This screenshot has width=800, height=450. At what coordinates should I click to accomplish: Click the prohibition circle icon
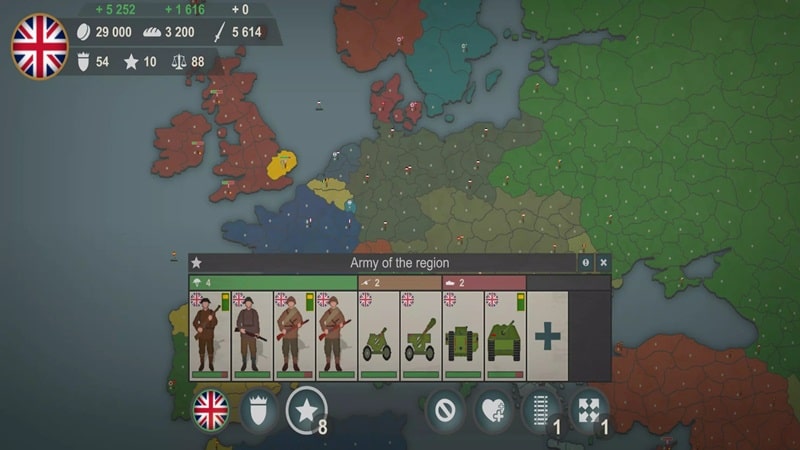click(444, 409)
